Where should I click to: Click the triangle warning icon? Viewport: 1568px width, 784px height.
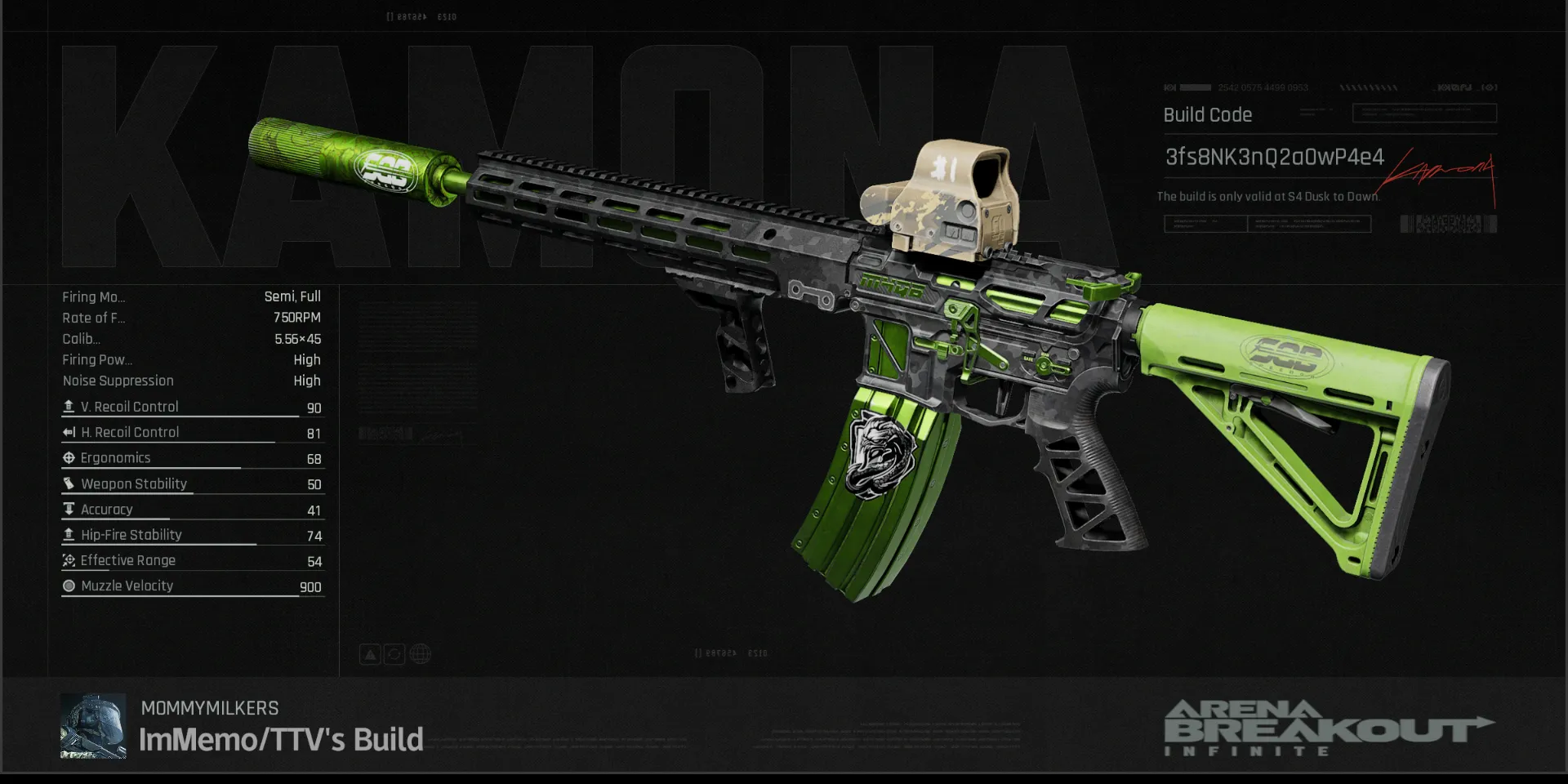pos(370,654)
